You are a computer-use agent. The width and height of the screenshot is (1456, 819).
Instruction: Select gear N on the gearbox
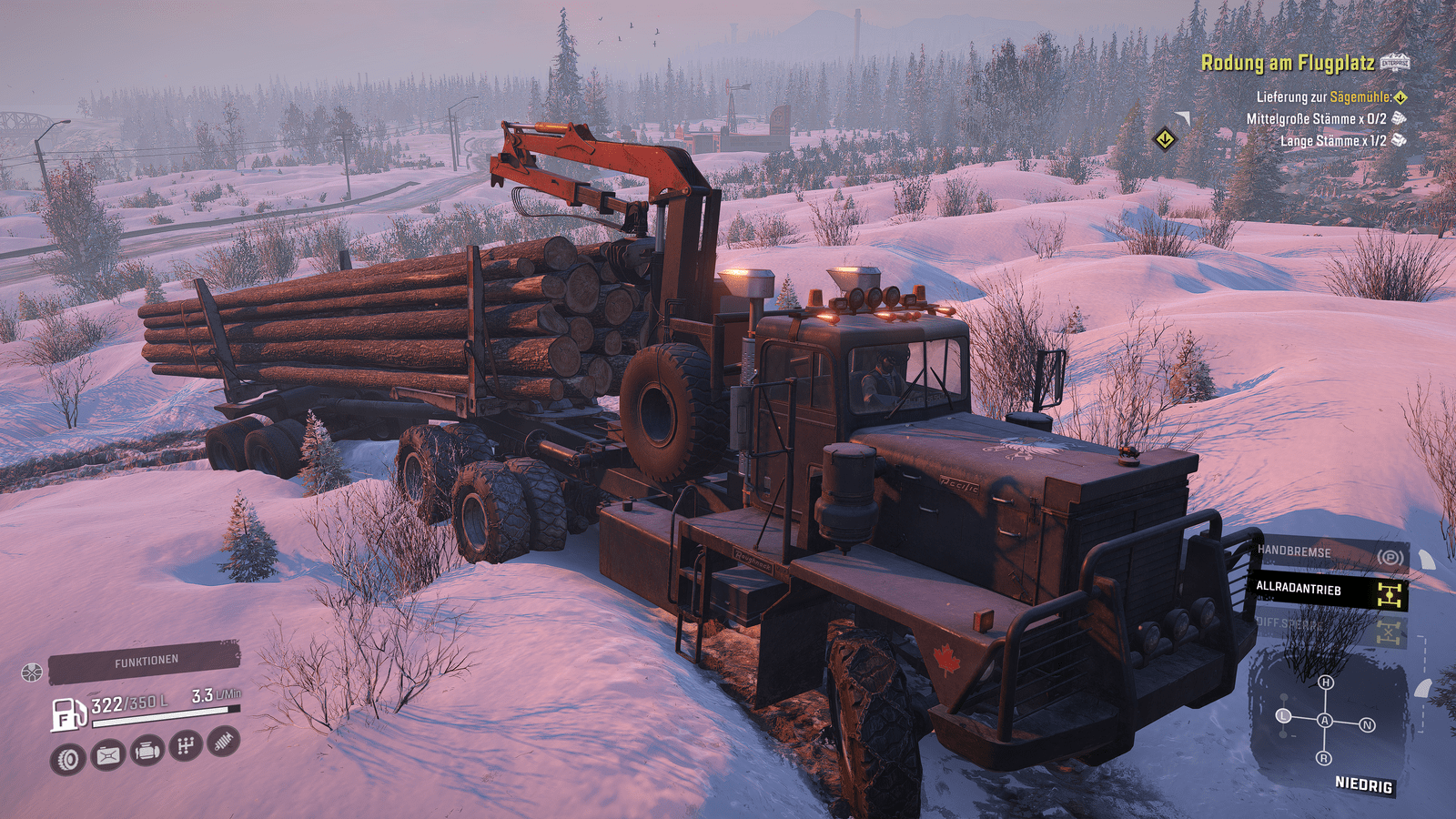coord(1367,725)
